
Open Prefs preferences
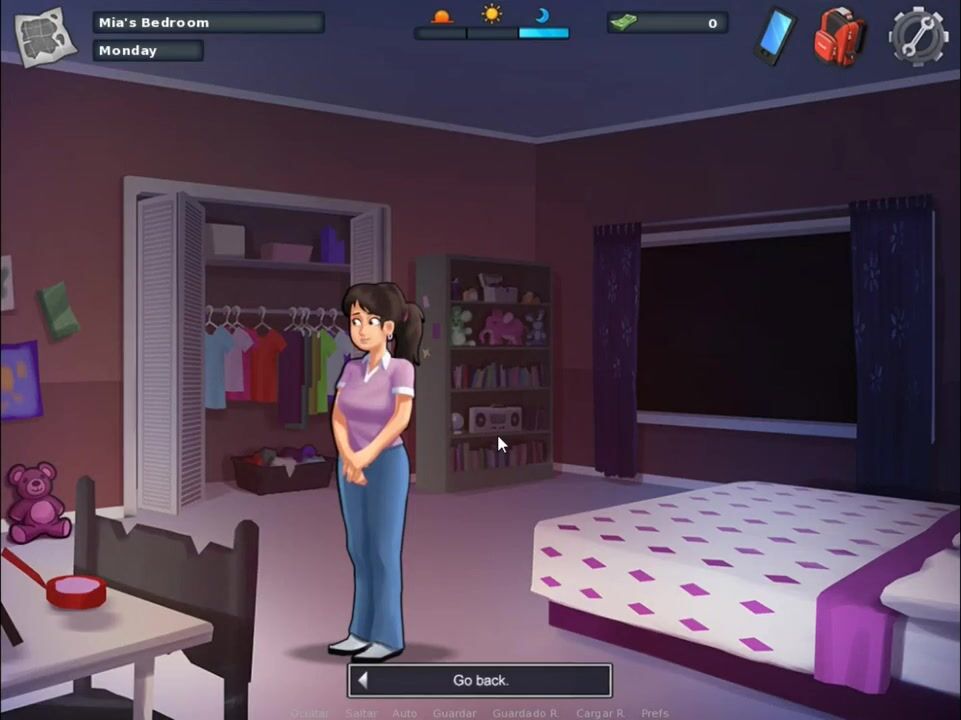(655, 713)
